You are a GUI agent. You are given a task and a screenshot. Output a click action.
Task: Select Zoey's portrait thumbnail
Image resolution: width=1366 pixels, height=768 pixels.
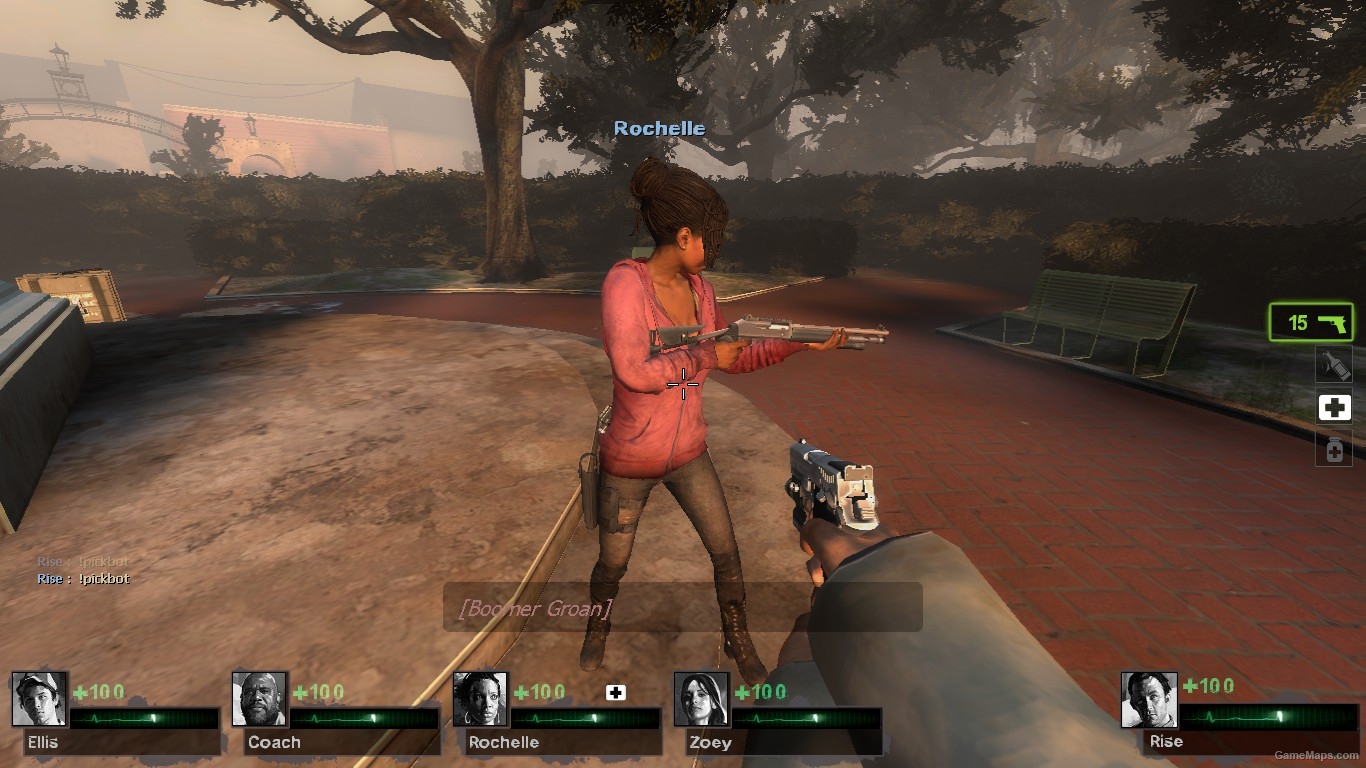[x=700, y=700]
